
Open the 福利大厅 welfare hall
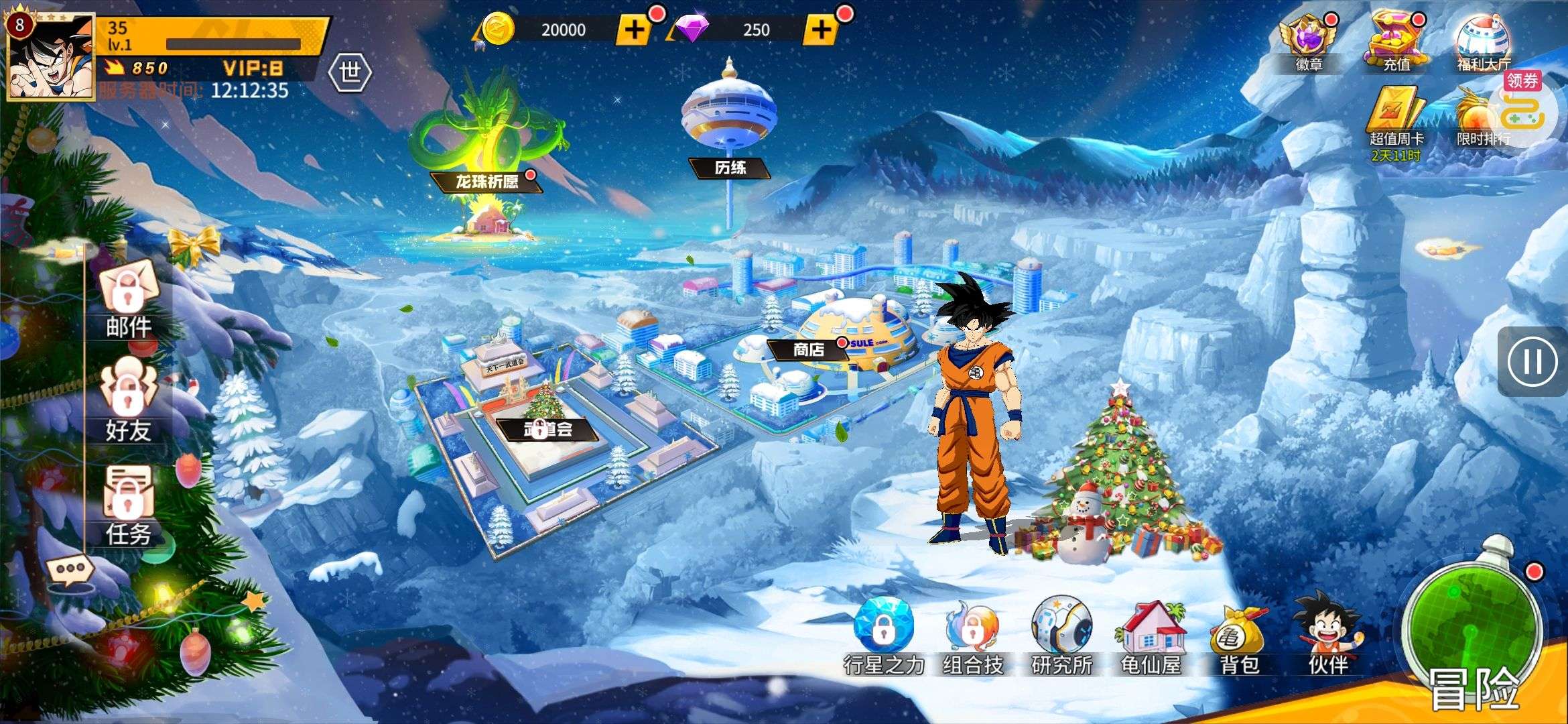(1483, 44)
